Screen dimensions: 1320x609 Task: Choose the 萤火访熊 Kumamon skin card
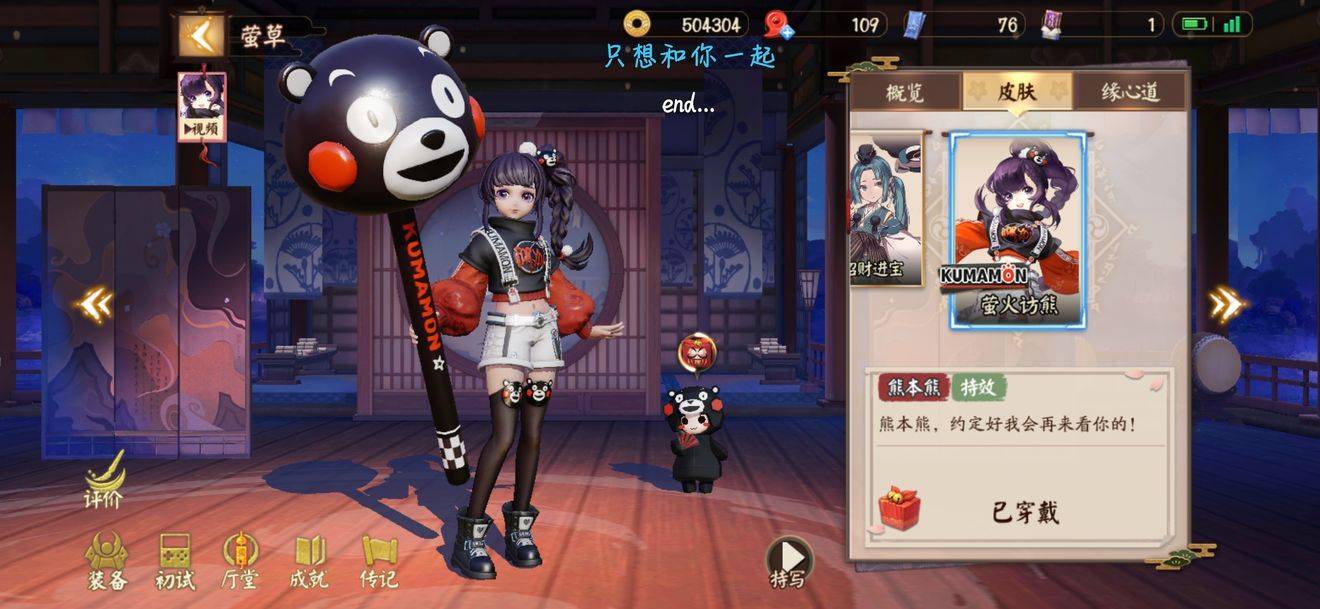coord(1018,230)
